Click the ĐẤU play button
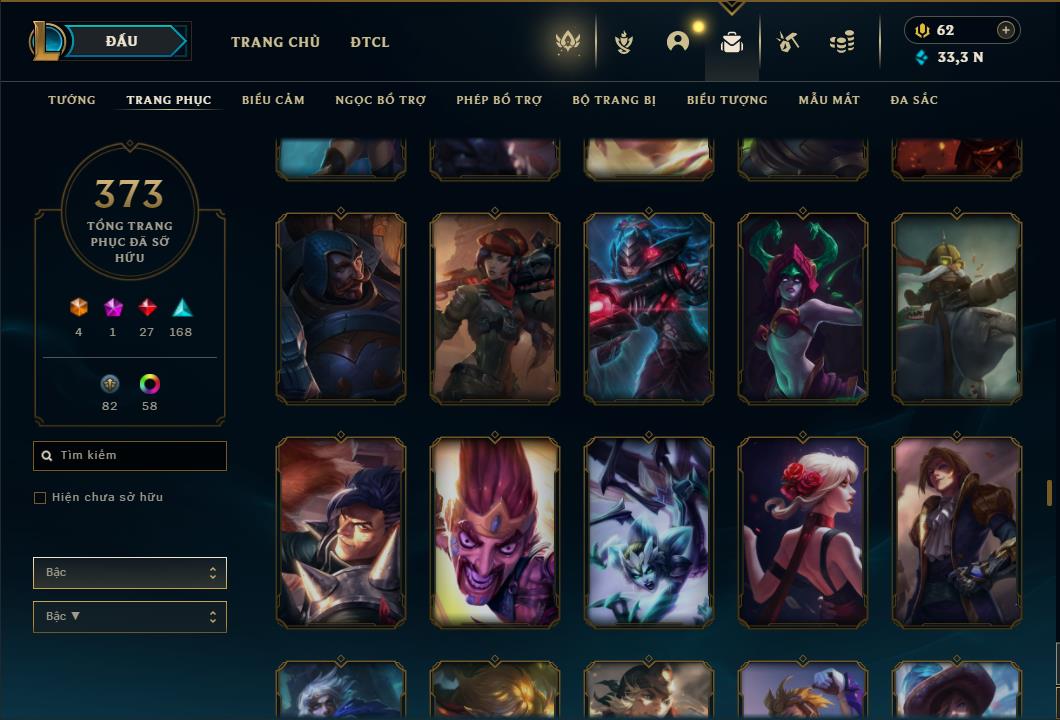 121,41
